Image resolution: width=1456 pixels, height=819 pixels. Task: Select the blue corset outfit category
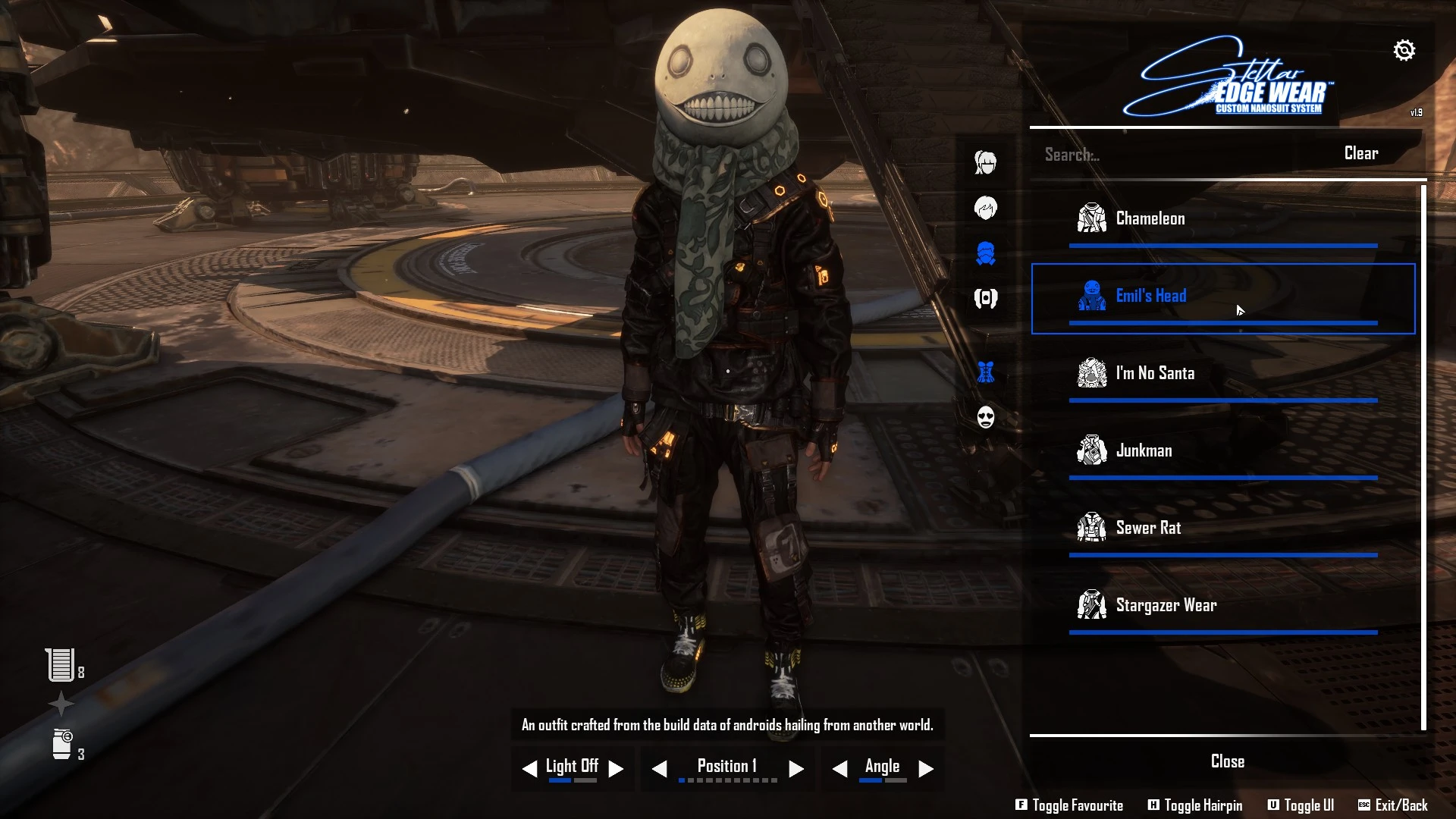985,372
